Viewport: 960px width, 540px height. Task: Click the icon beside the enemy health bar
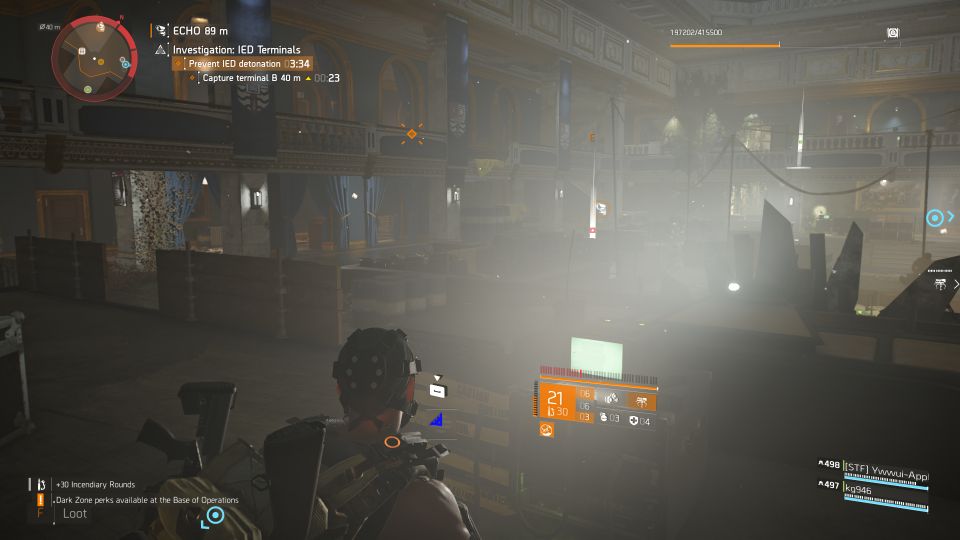(892, 34)
